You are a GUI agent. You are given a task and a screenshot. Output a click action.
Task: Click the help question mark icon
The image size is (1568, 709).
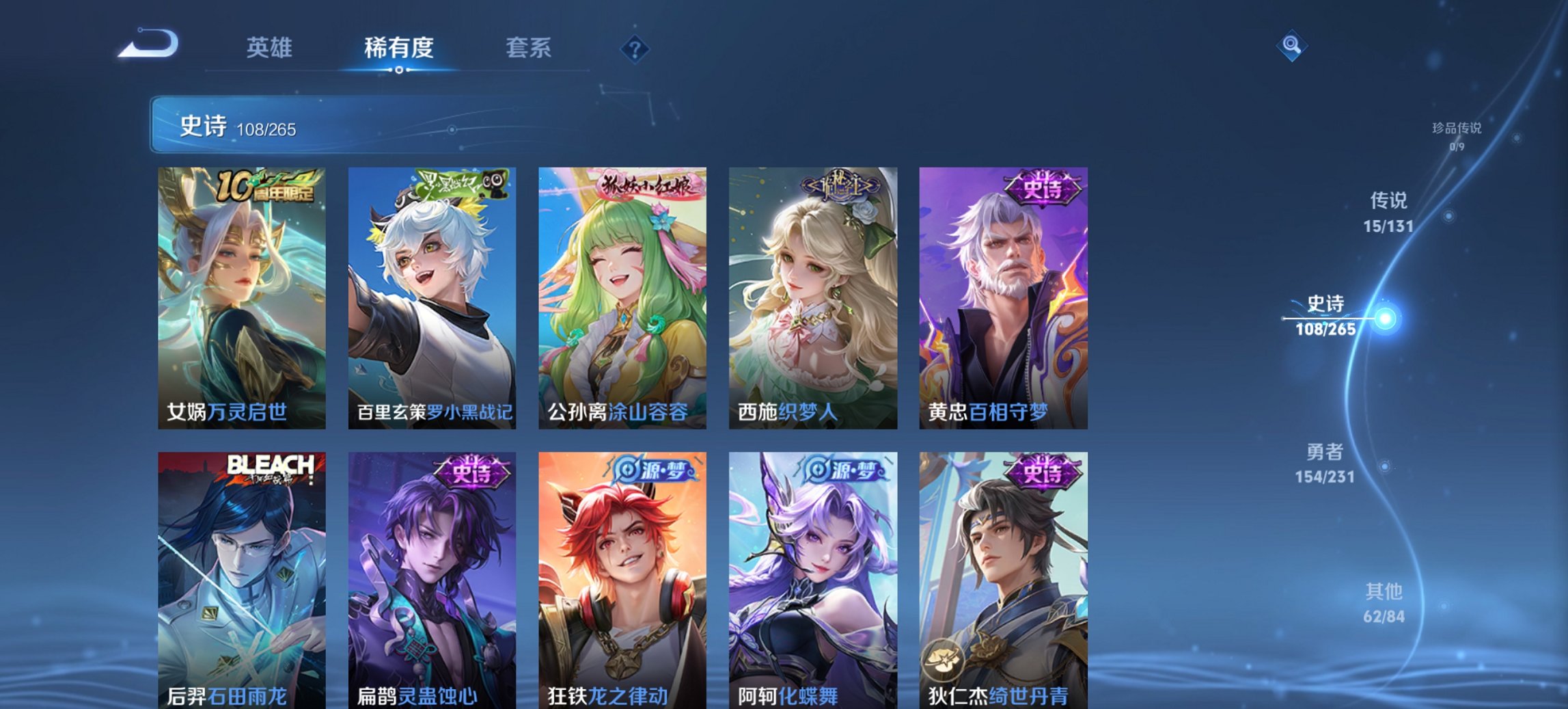point(635,48)
